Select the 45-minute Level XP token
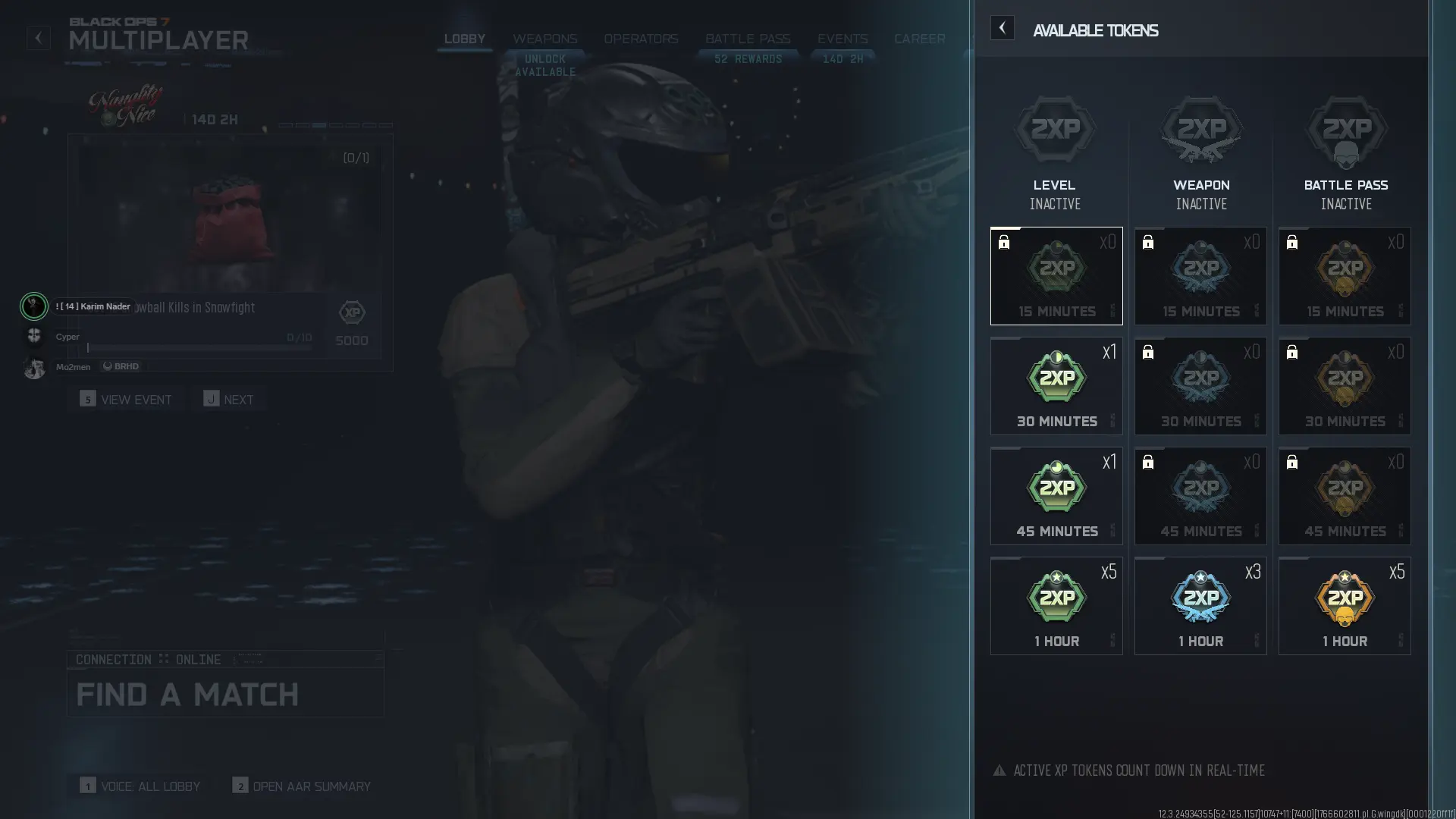 [1056, 496]
